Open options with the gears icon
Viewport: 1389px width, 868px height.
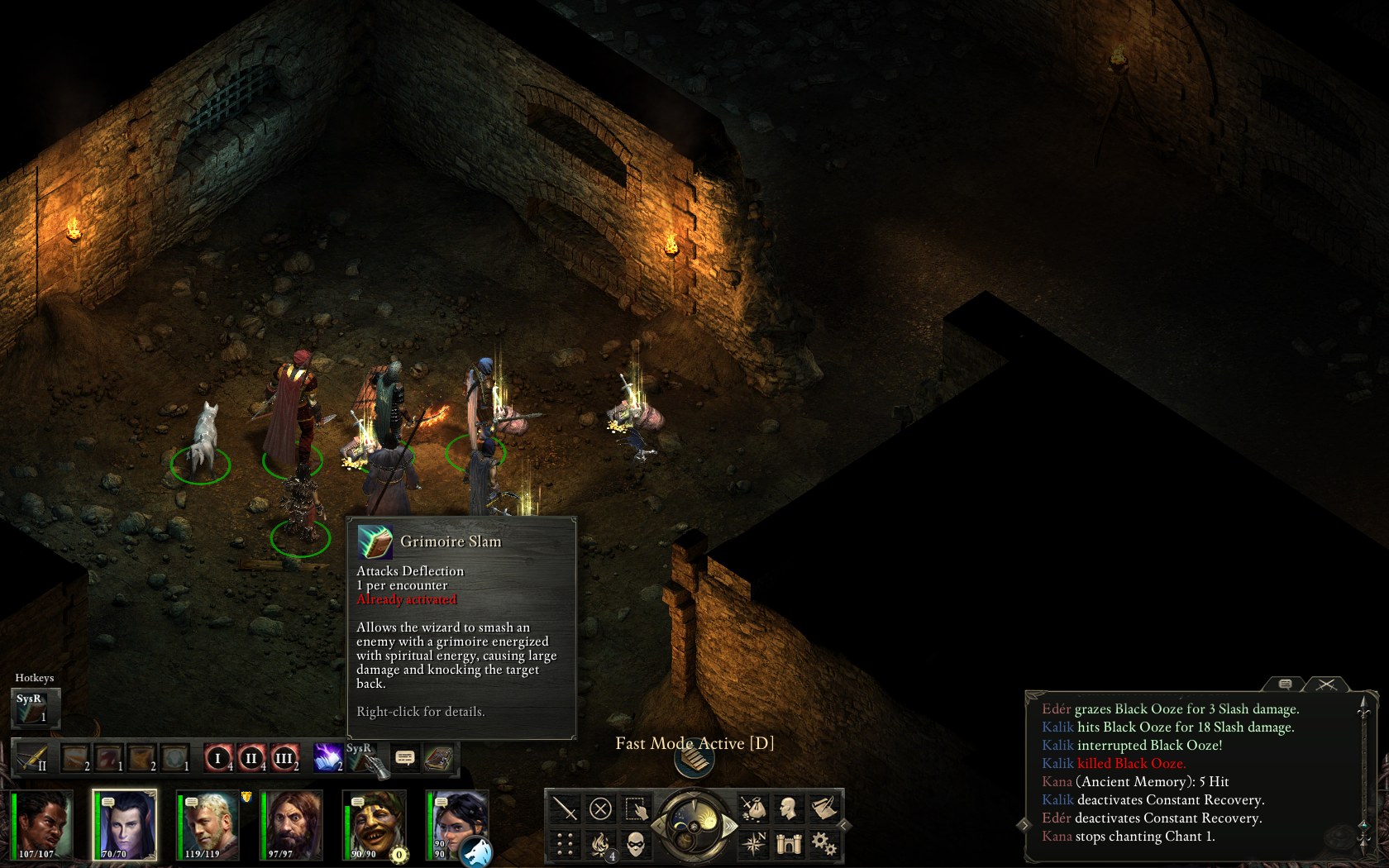[x=823, y=843]
